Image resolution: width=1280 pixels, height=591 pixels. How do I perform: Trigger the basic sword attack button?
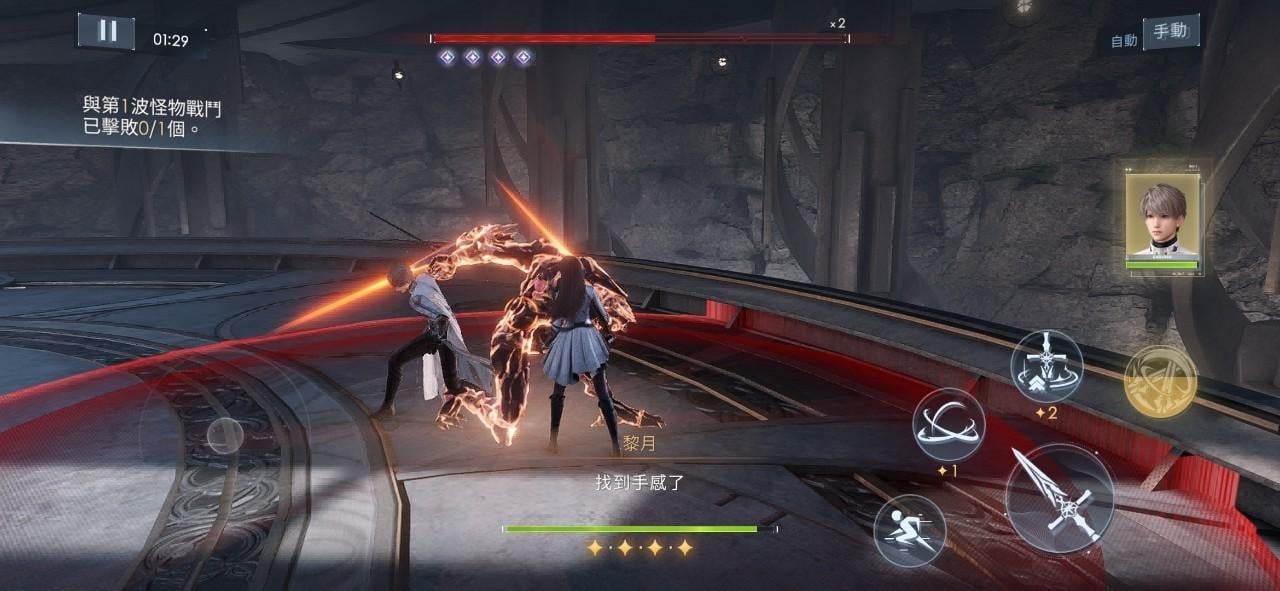click(x=1059, y=498)
